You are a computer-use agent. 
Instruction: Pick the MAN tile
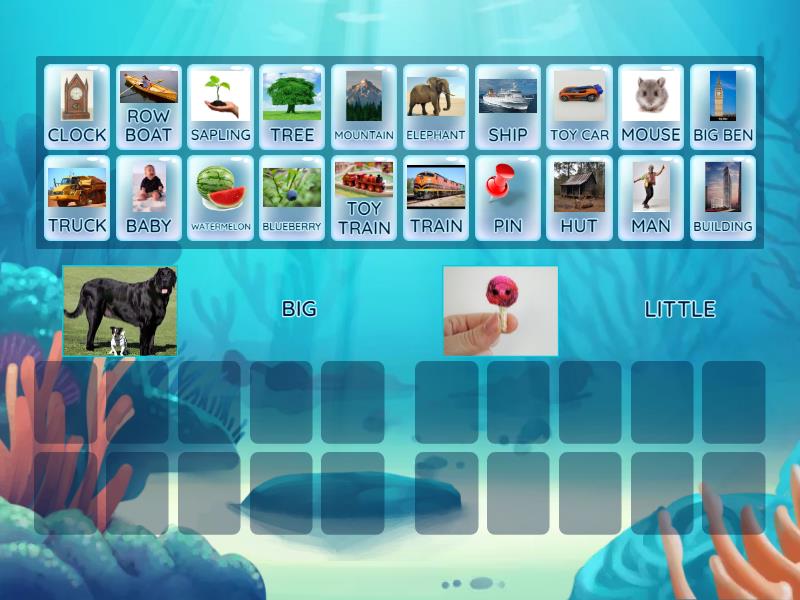pos(651,198)
